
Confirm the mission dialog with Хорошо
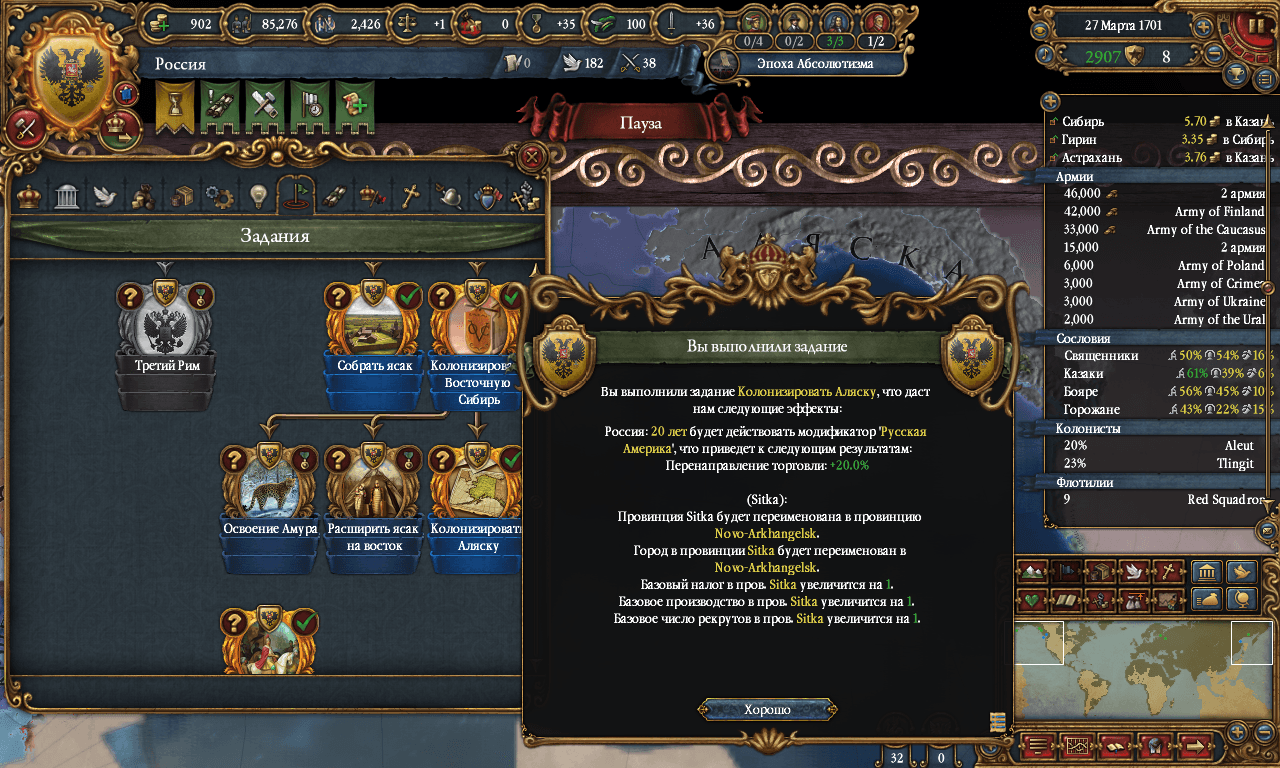(767, 710)
